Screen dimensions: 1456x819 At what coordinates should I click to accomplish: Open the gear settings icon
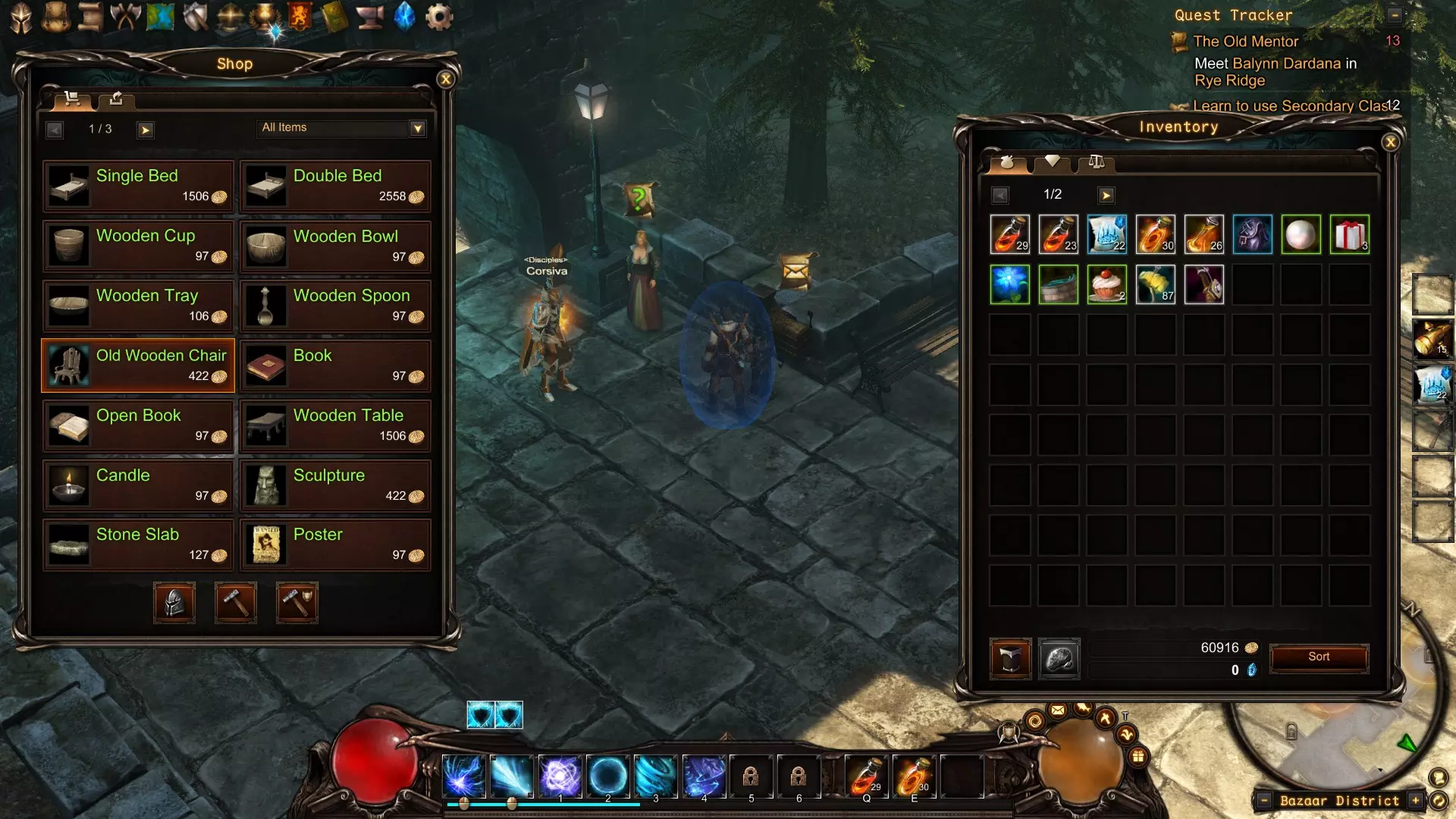(439, 17)
